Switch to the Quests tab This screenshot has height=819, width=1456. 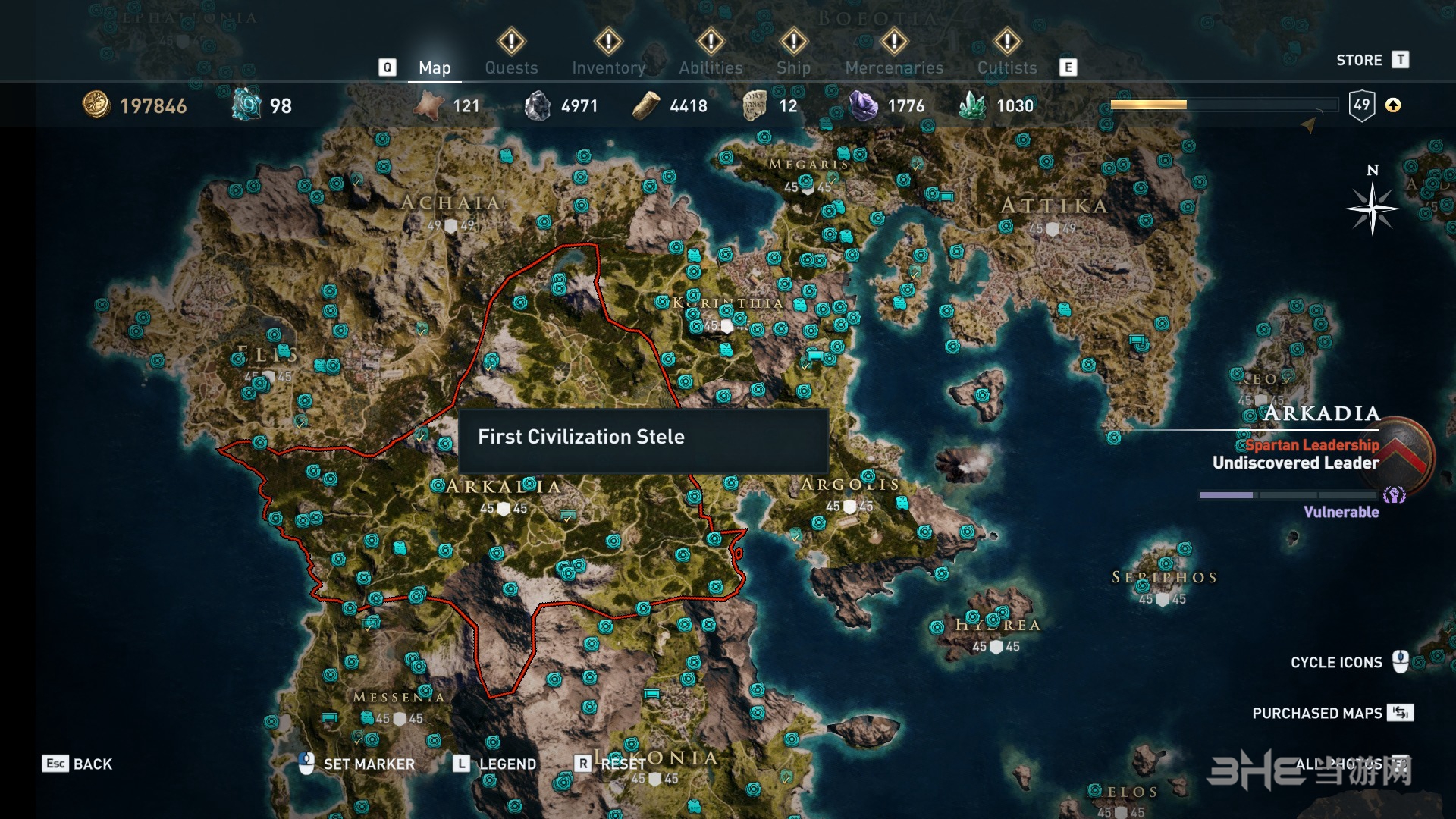[511, 67]
